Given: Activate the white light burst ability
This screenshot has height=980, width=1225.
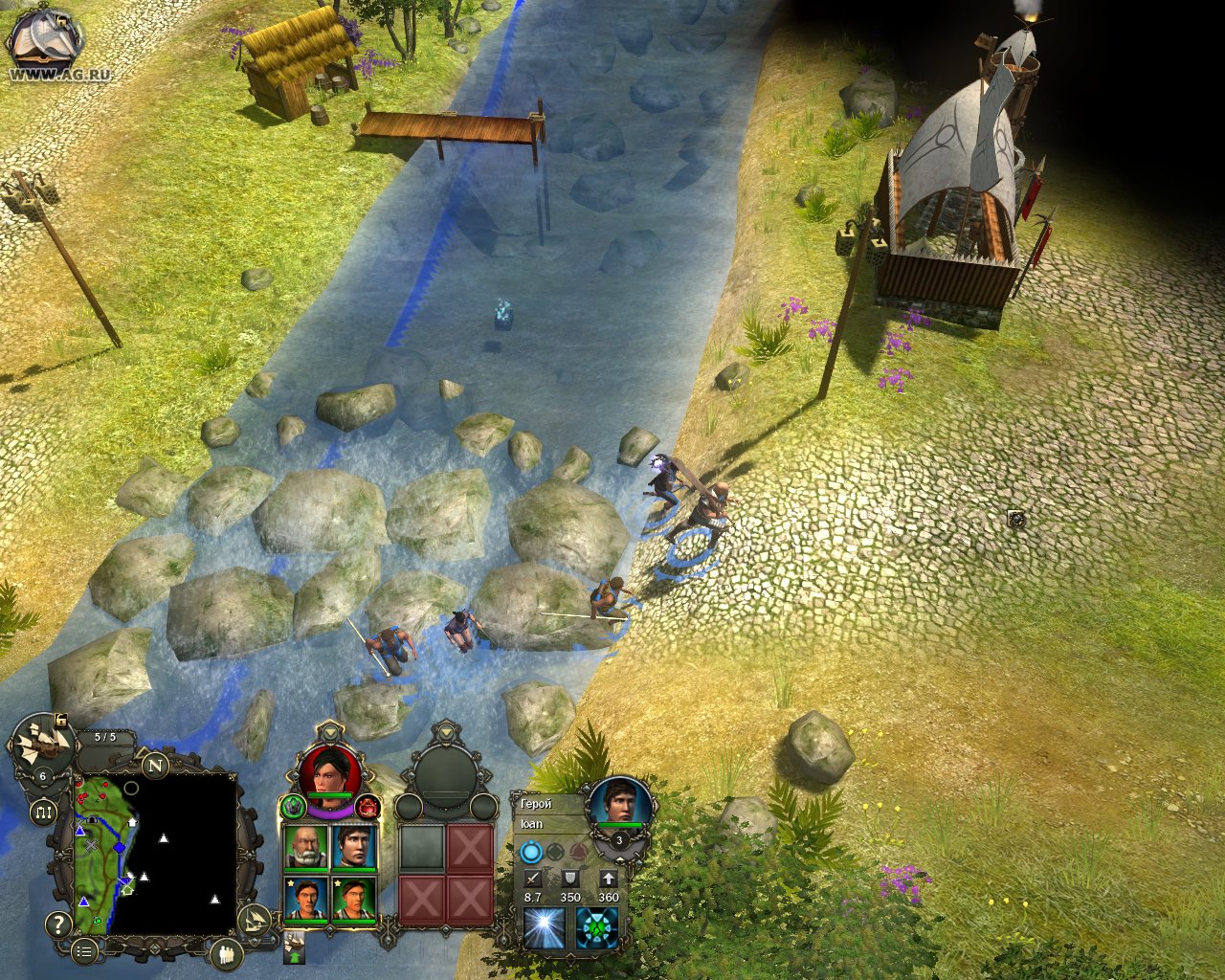Looking at the screenshot, I should pyautogui.click(x=544, y=928).
